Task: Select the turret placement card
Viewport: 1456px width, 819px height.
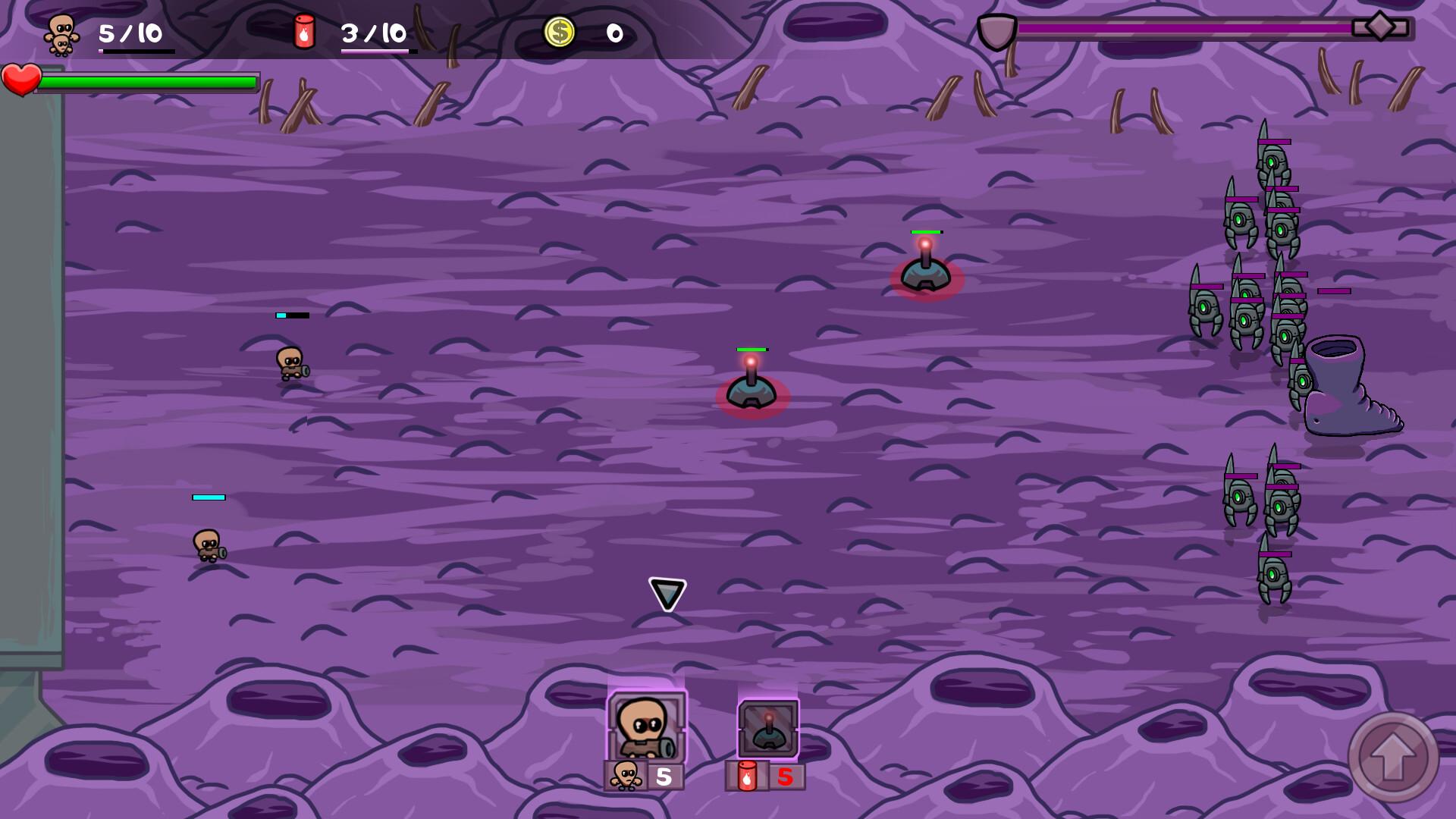Action: 768,729
